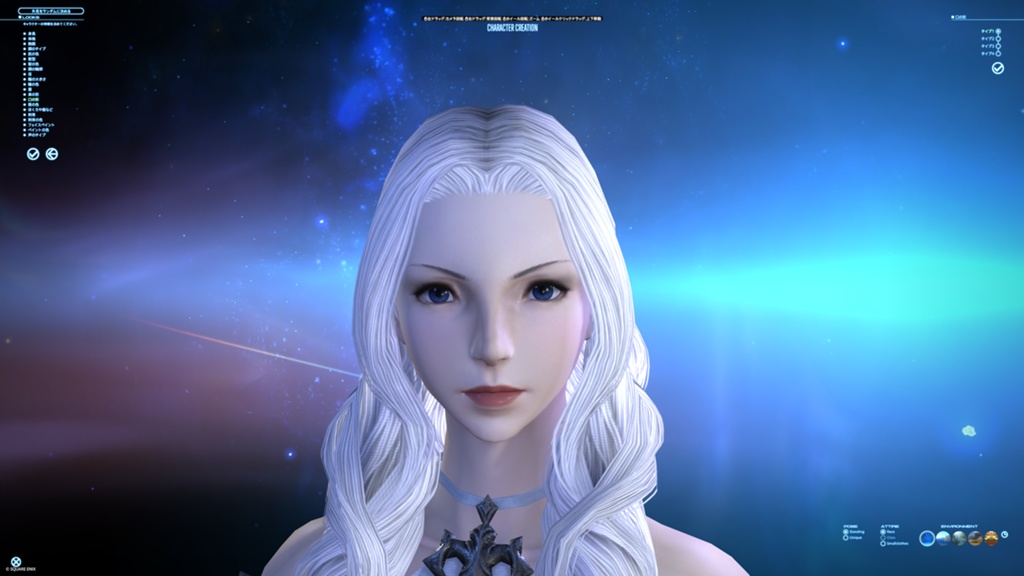Viewport: 1024px width, 576px height.
Task: Pick the green forest environment thumbnail
Action: 959,538
